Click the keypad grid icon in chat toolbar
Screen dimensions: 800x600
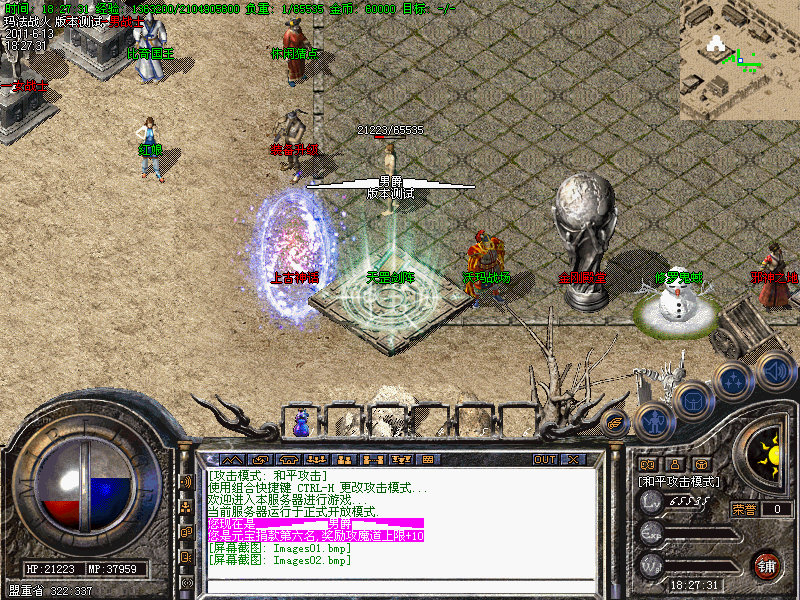(x=428, y=459)
